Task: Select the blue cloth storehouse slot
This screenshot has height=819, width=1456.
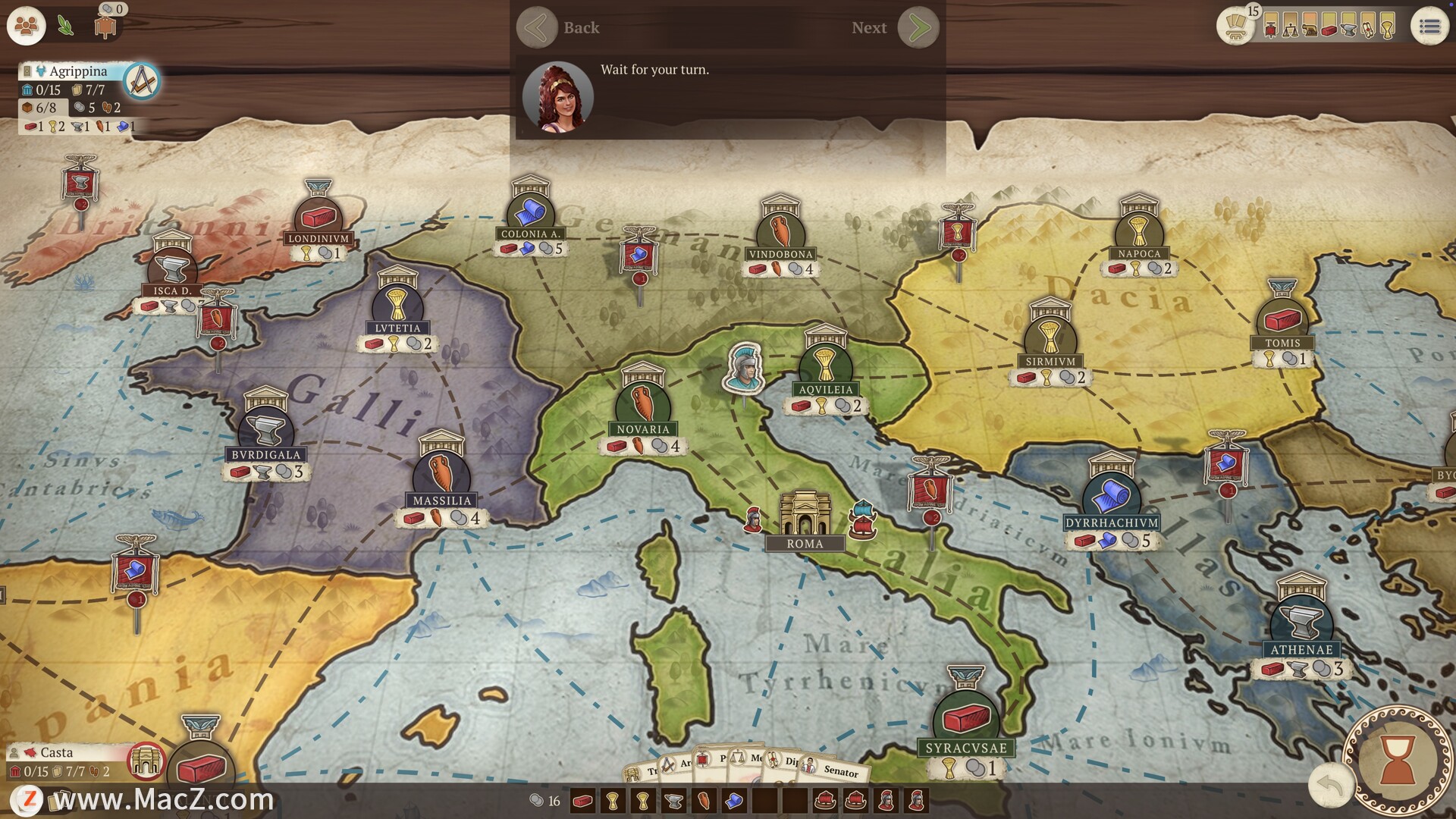Action: (734, 801)
